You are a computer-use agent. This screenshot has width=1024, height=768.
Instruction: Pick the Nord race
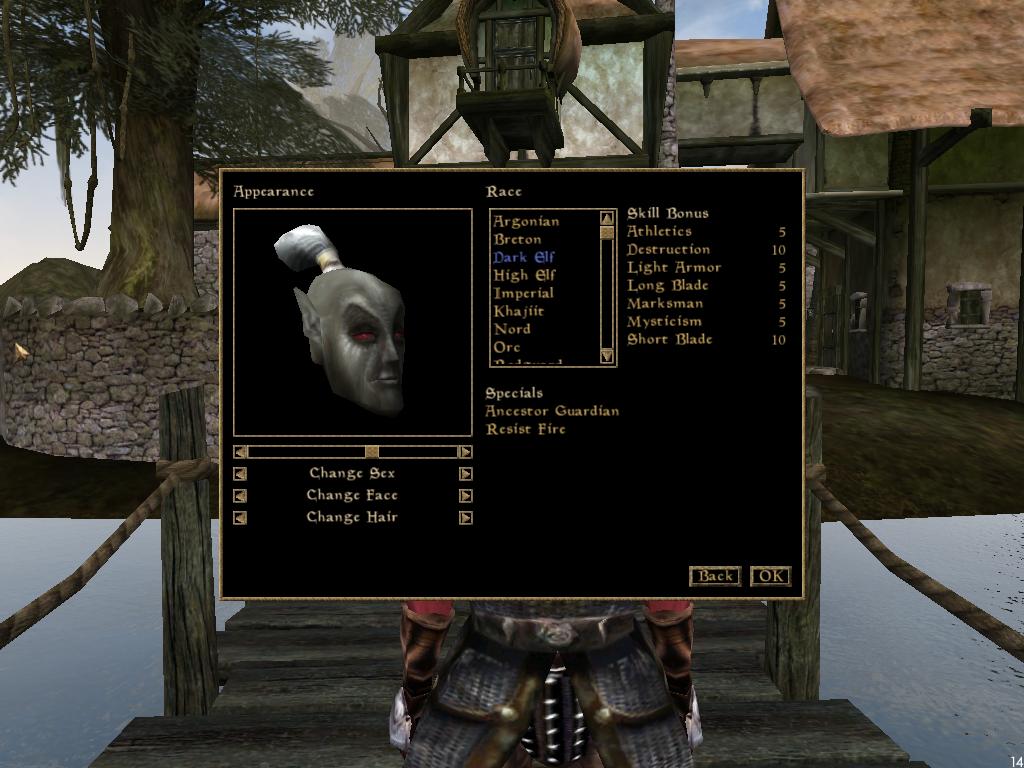[512, 329]
